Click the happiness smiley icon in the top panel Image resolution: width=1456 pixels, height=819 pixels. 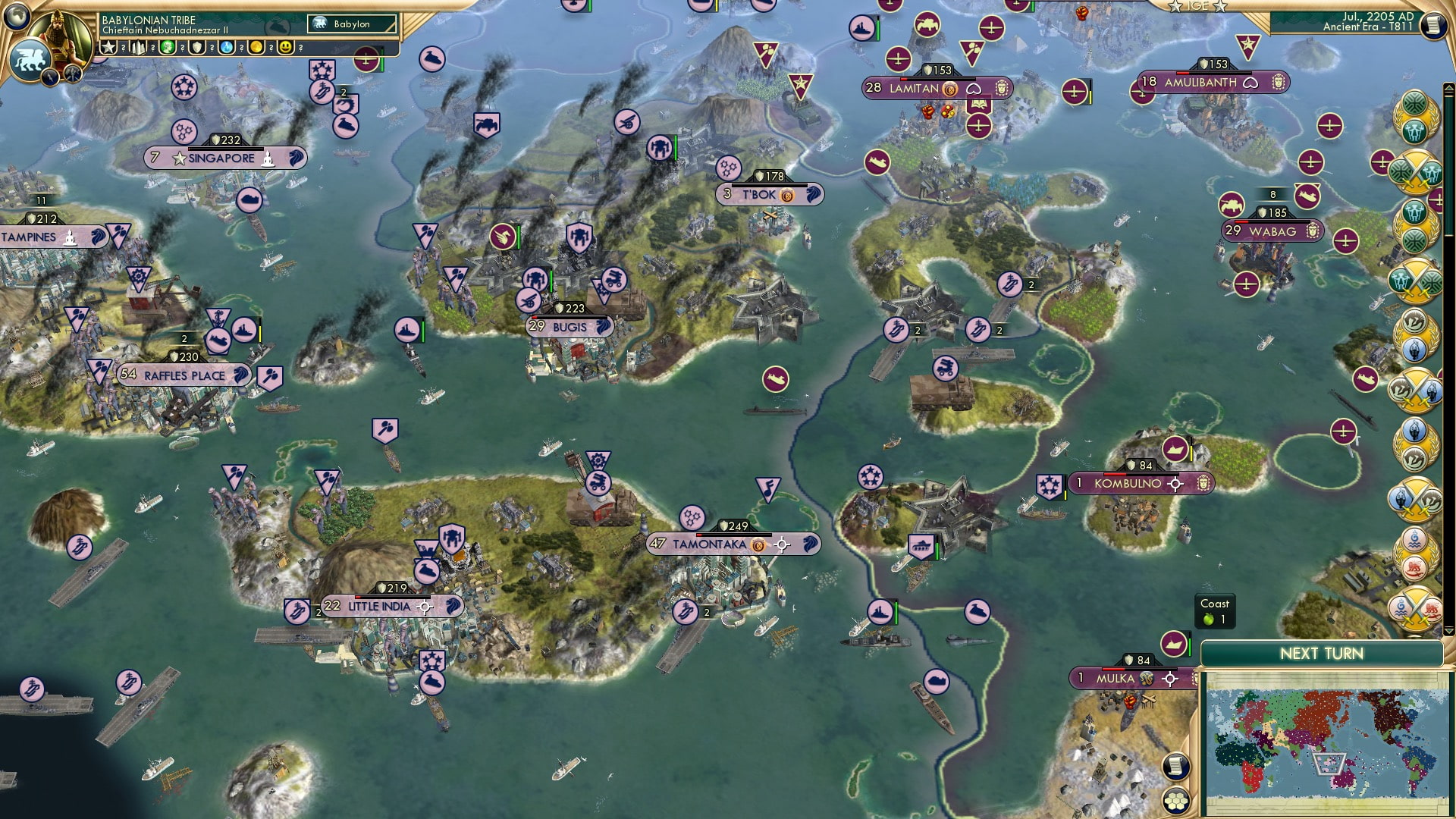(286, 45)
